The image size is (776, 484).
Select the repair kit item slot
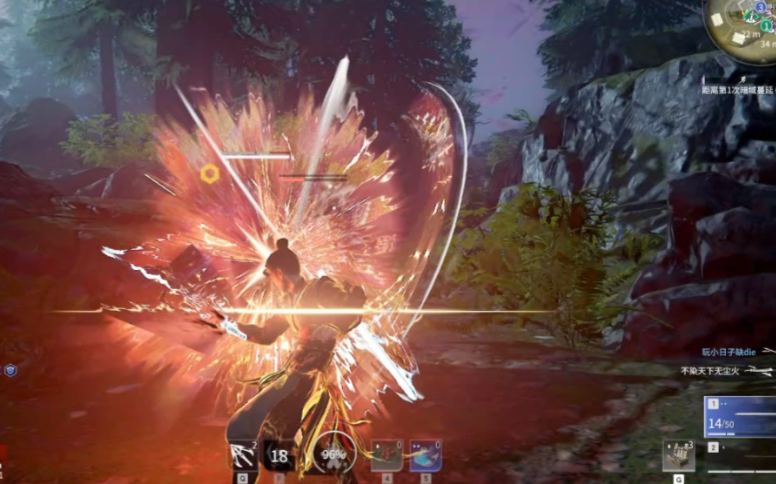(x=678, y=456)
